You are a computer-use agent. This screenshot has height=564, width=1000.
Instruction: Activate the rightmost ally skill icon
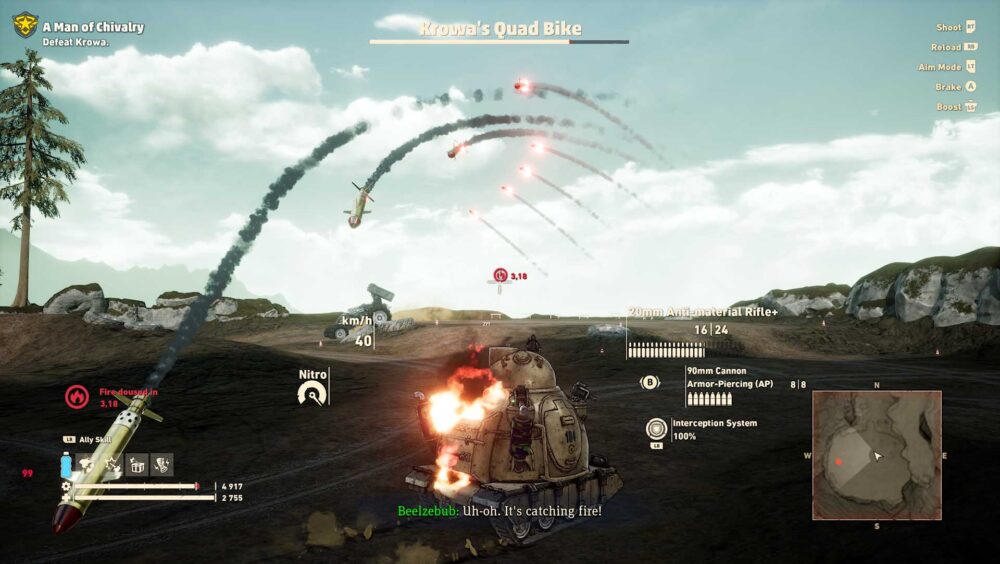tap(162, 465)
